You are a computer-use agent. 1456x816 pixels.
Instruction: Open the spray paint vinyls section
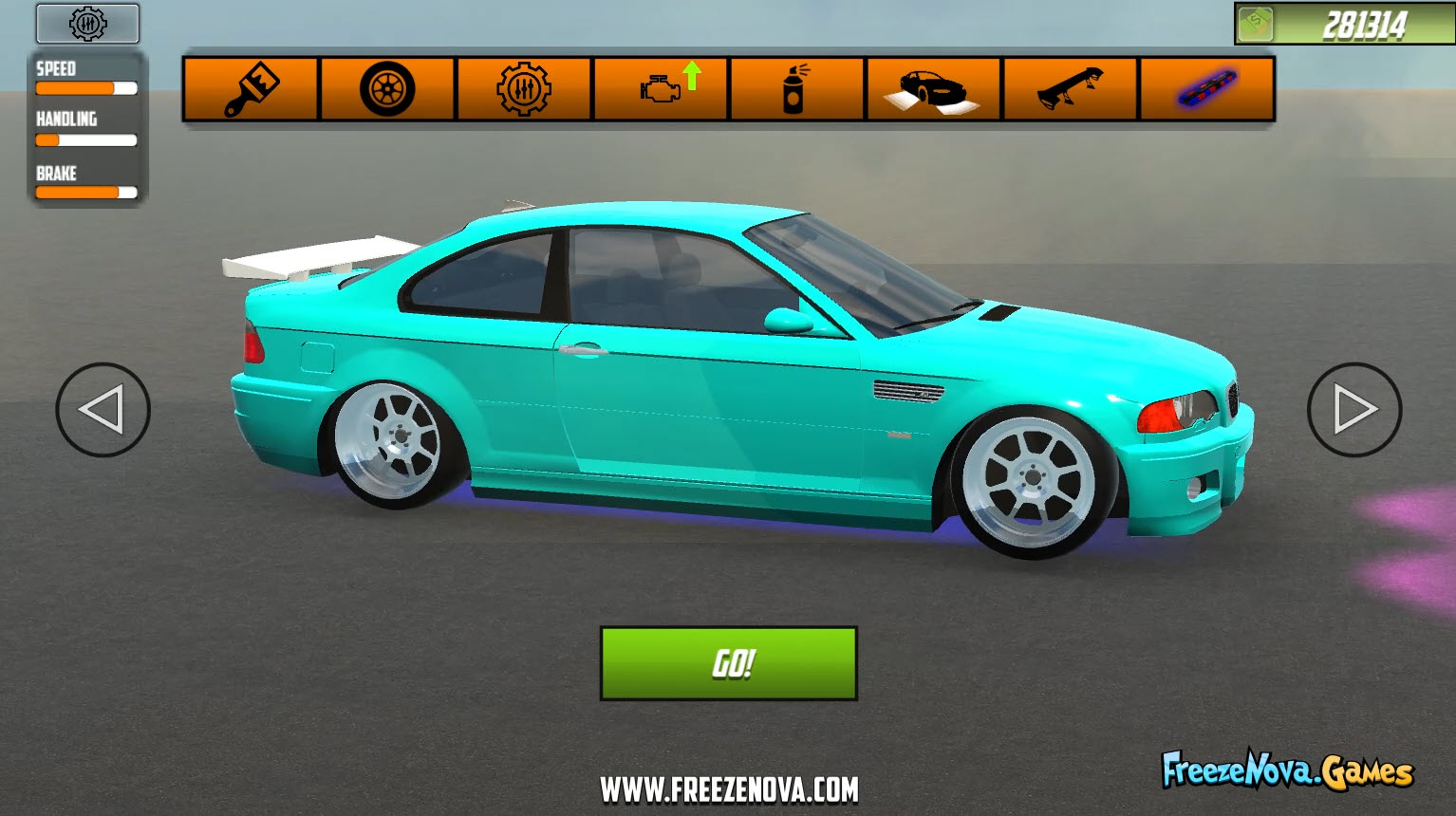(795, 88)
